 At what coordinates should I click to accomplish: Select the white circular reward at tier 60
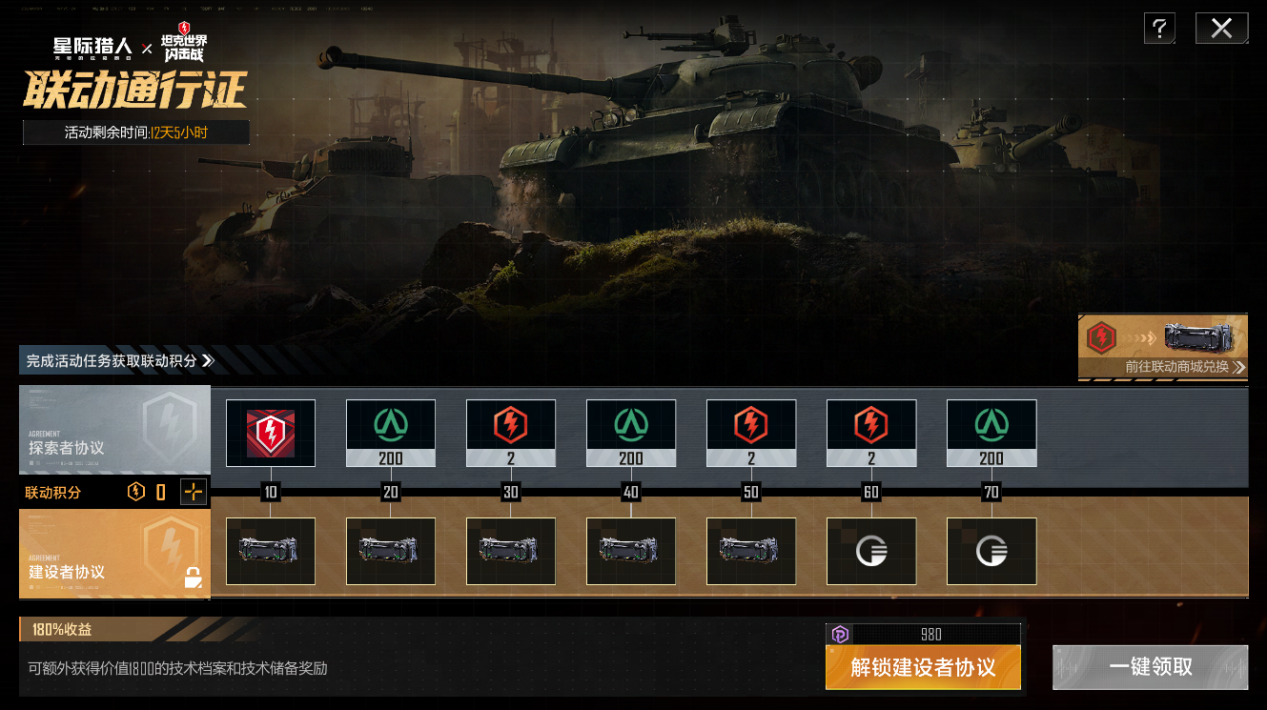(871, 551)
